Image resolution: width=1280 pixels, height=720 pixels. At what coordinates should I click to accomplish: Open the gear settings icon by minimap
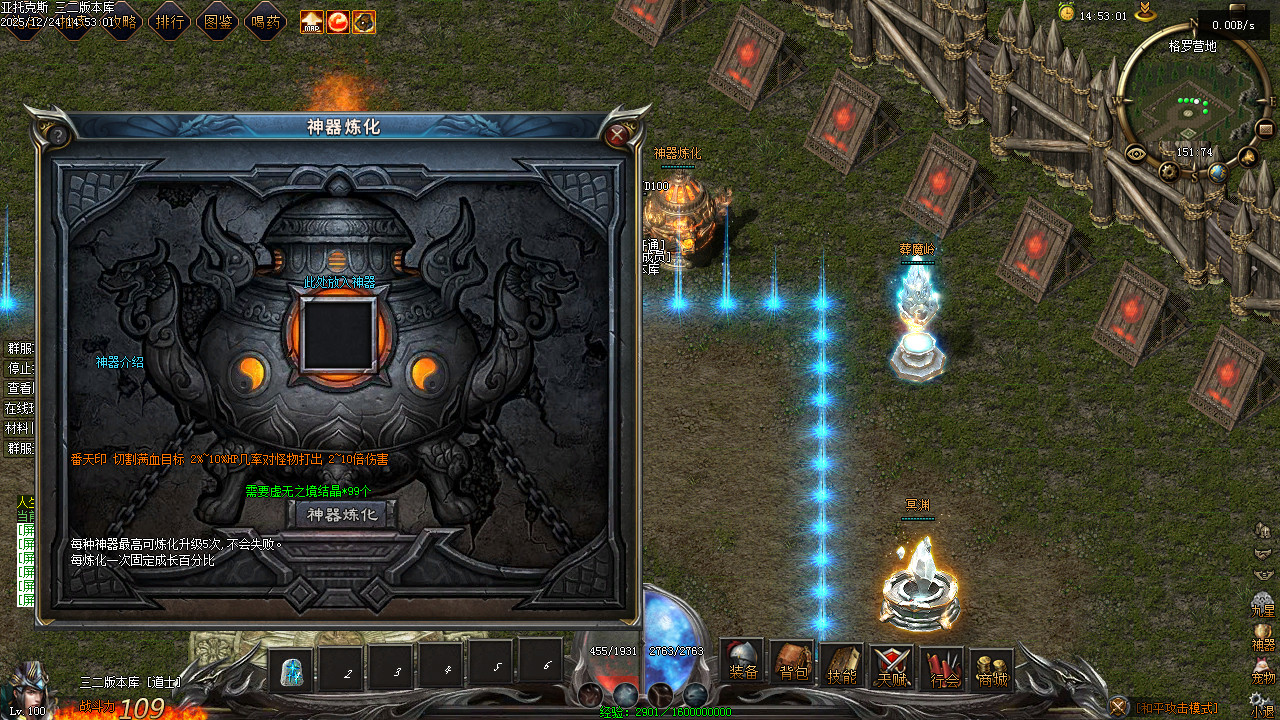point(1168,171)
